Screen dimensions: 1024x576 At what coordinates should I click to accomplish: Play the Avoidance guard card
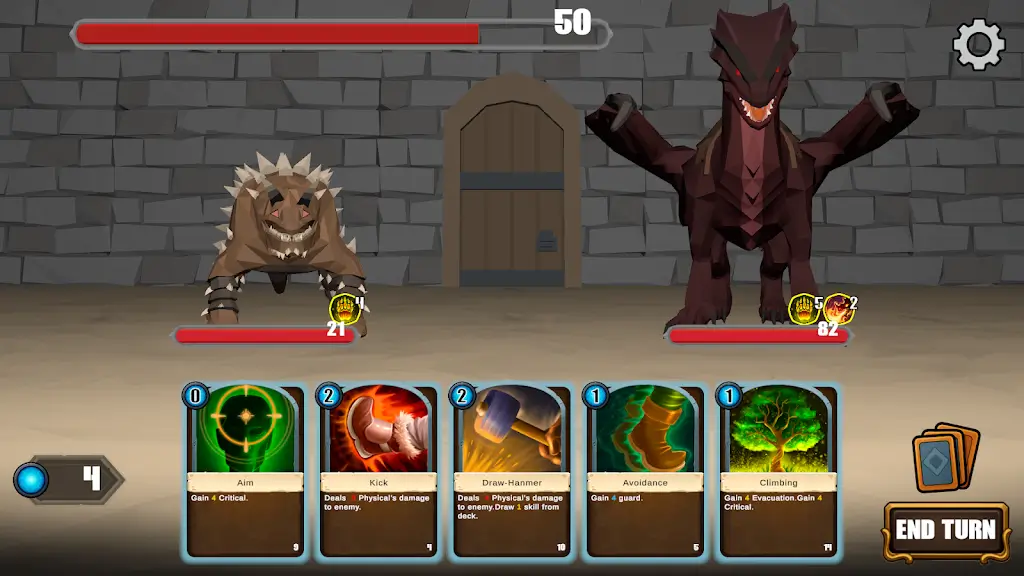644,470
